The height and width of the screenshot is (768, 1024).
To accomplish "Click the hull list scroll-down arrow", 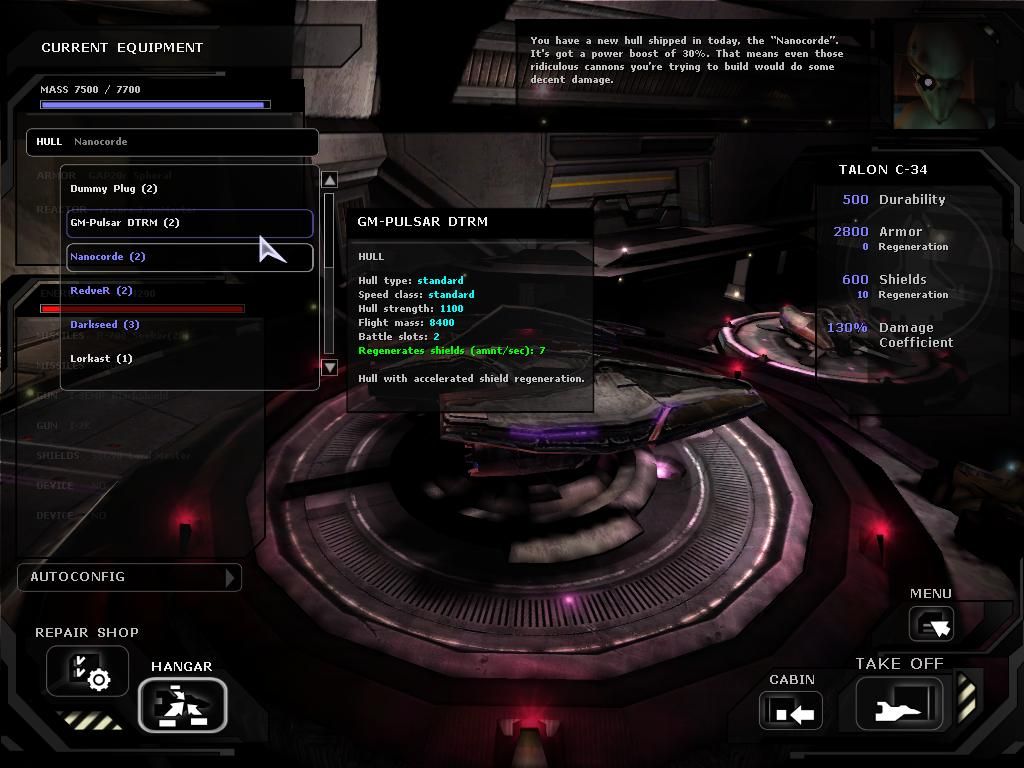I will pyautogui.click(x=330, y=367).
